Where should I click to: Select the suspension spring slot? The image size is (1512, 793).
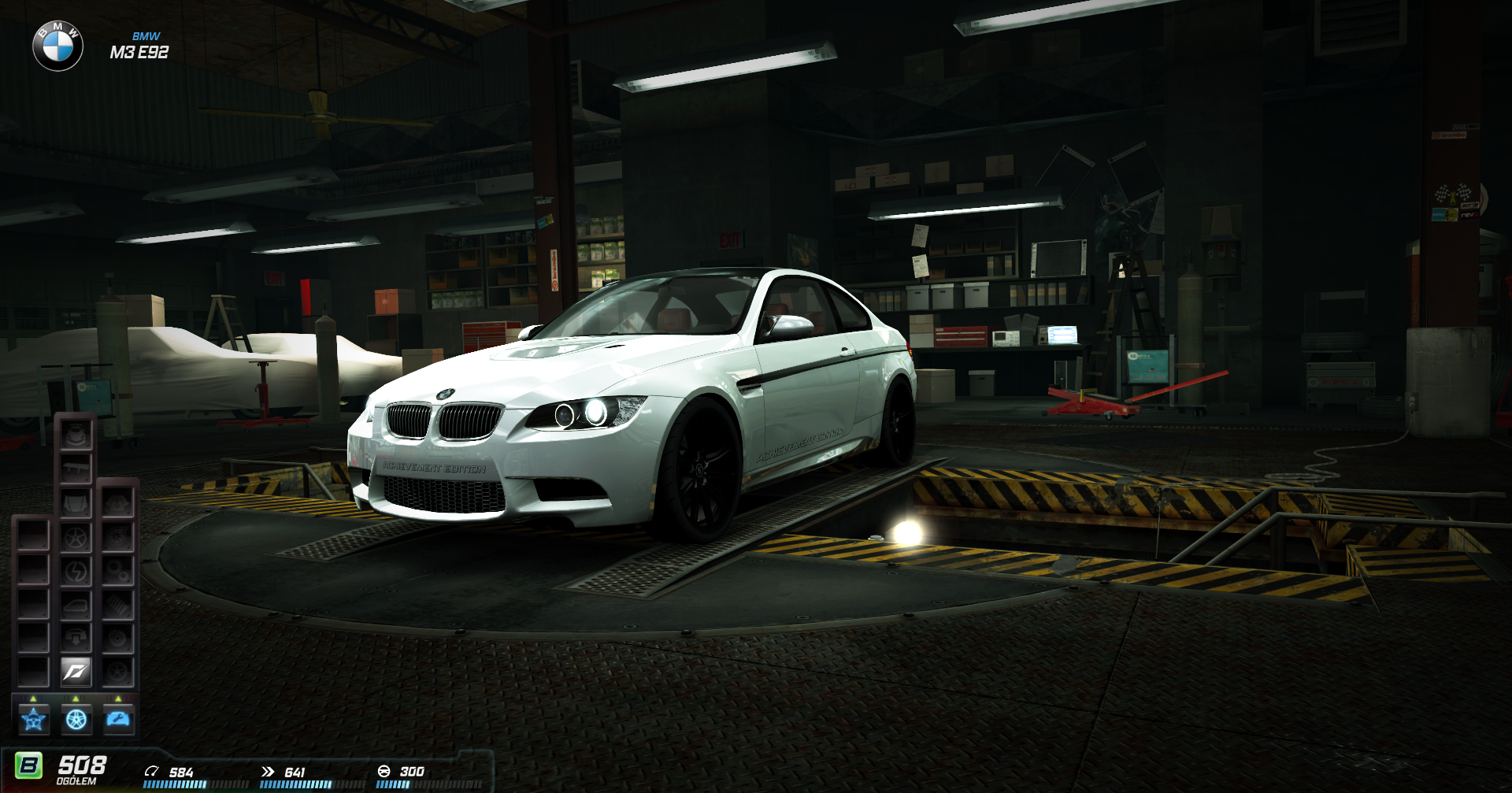pyautogui.click(x=118, y=605)
